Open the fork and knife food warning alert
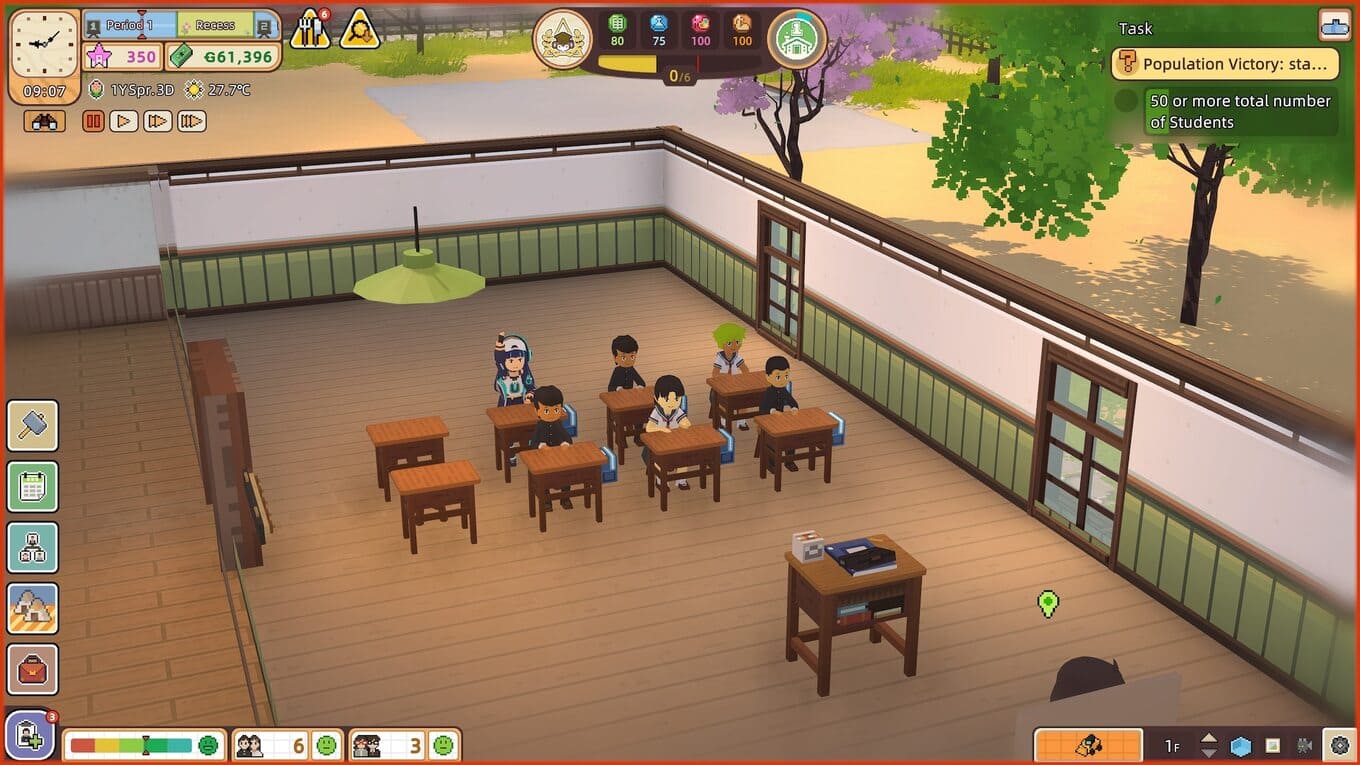Screen dimensions: 1360x765 (x=309, y=31)
